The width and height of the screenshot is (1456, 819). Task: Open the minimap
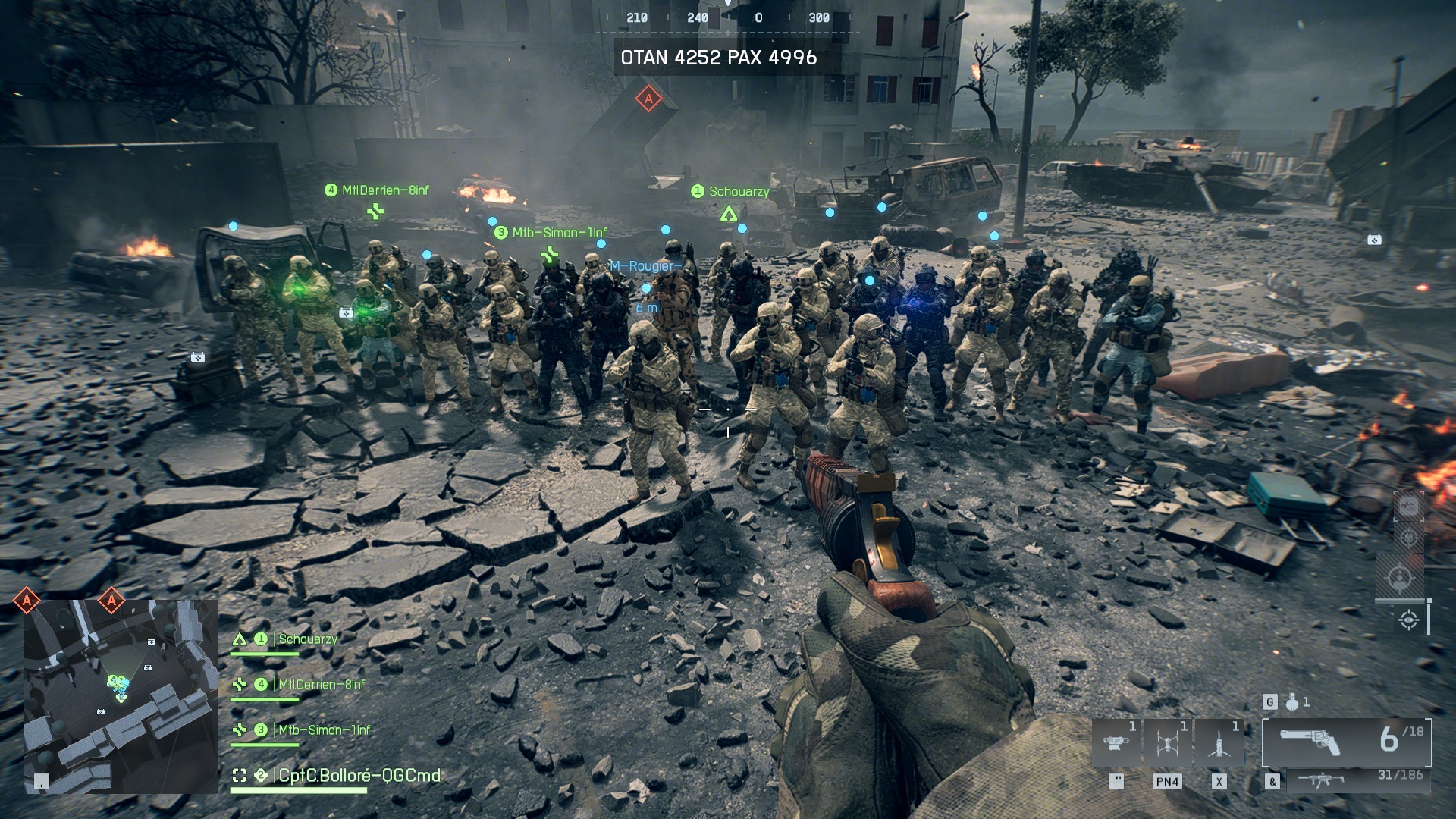click(x=121, y=696)
